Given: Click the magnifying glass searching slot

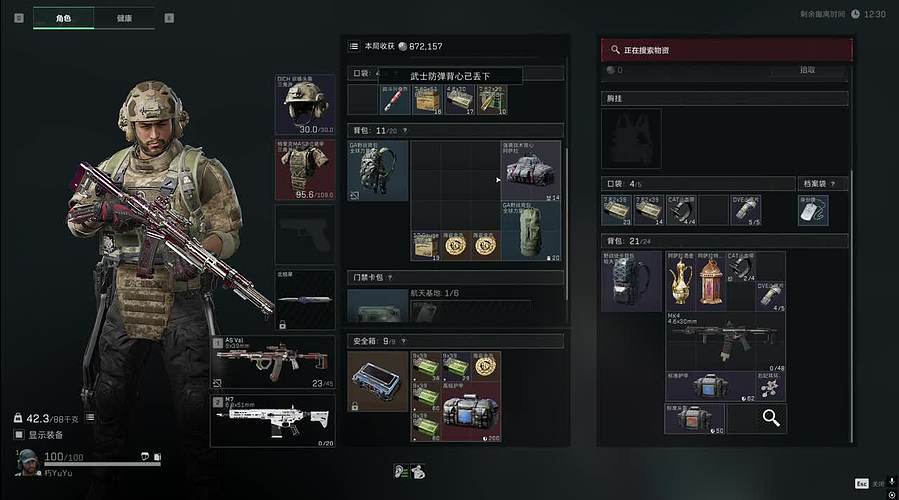Looking at the screenshot, I should (x=770, y=418).
